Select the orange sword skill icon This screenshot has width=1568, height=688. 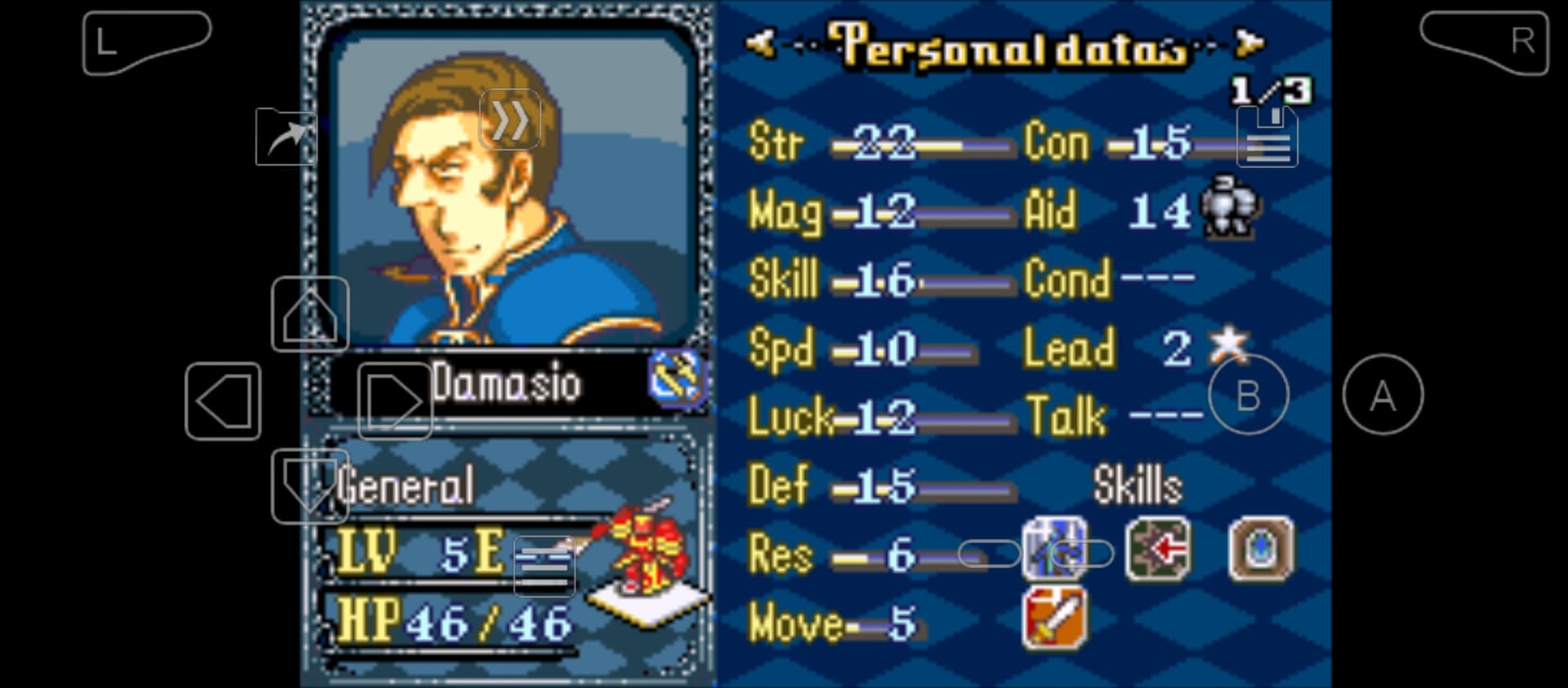[x=1054, y=618]
